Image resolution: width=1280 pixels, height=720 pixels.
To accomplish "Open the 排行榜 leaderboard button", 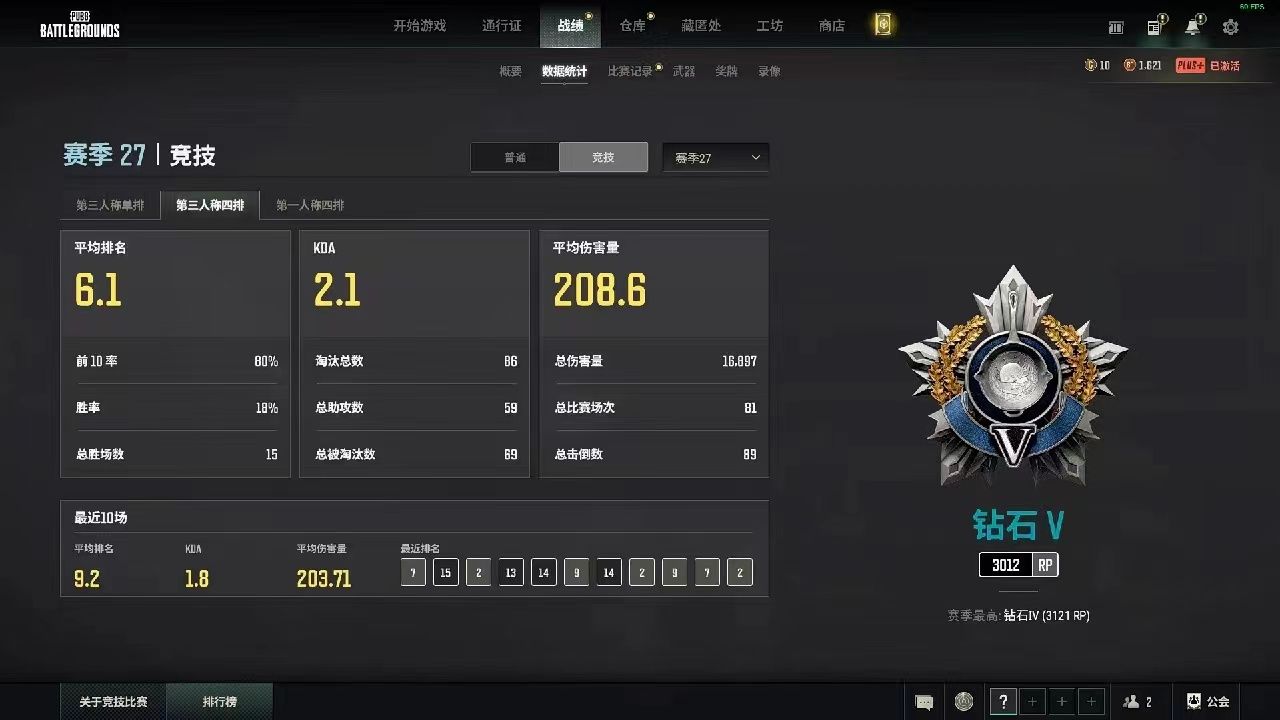I will pos(219,700).
